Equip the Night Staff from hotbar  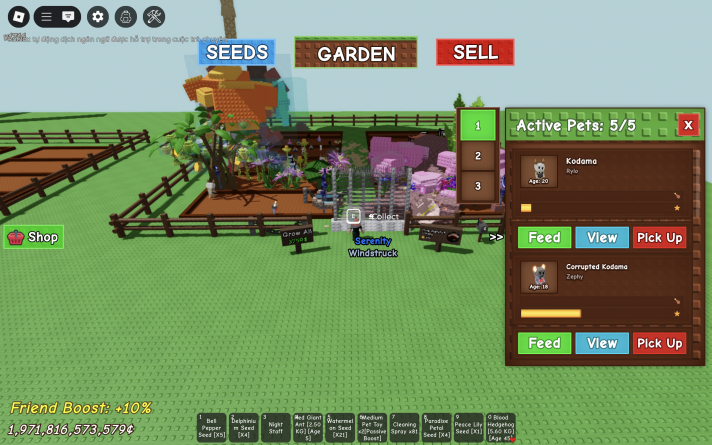click(276, 428)
